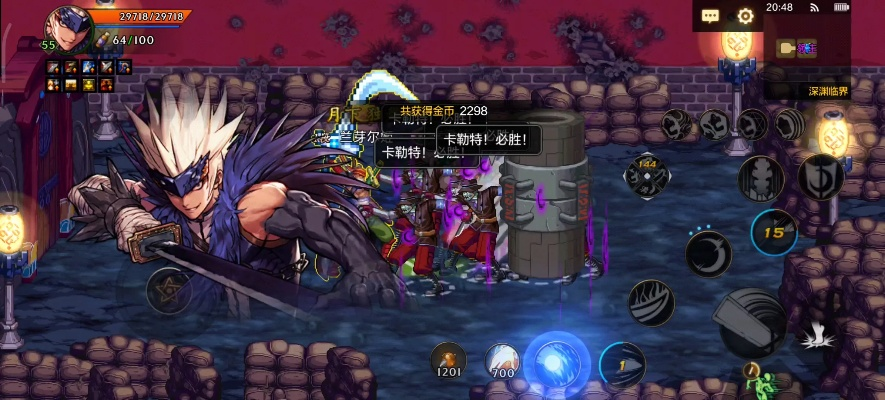885x400 pixels.
Task: Use the consumable item showing 700
Action: 501,360
